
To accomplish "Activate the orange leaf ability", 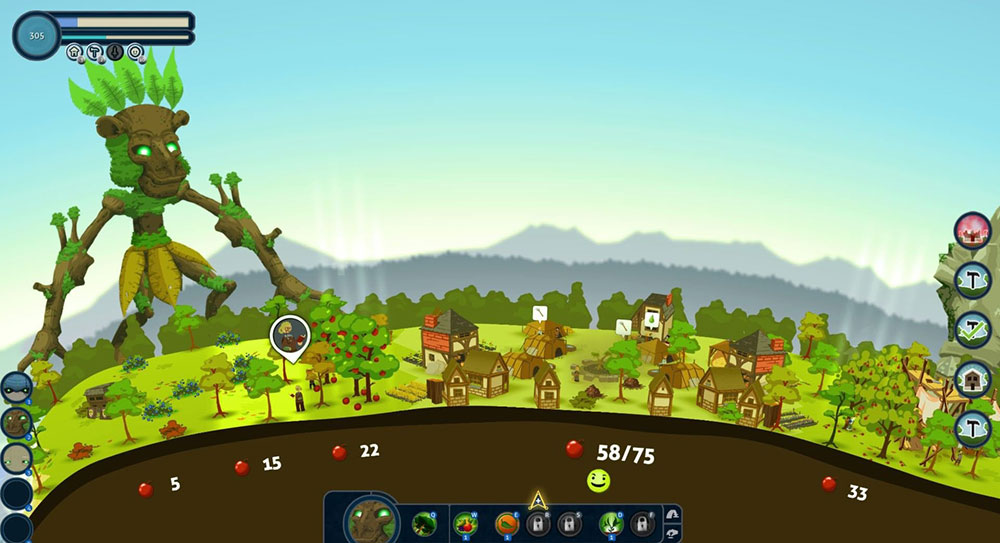I will click(x=507, y=523).
